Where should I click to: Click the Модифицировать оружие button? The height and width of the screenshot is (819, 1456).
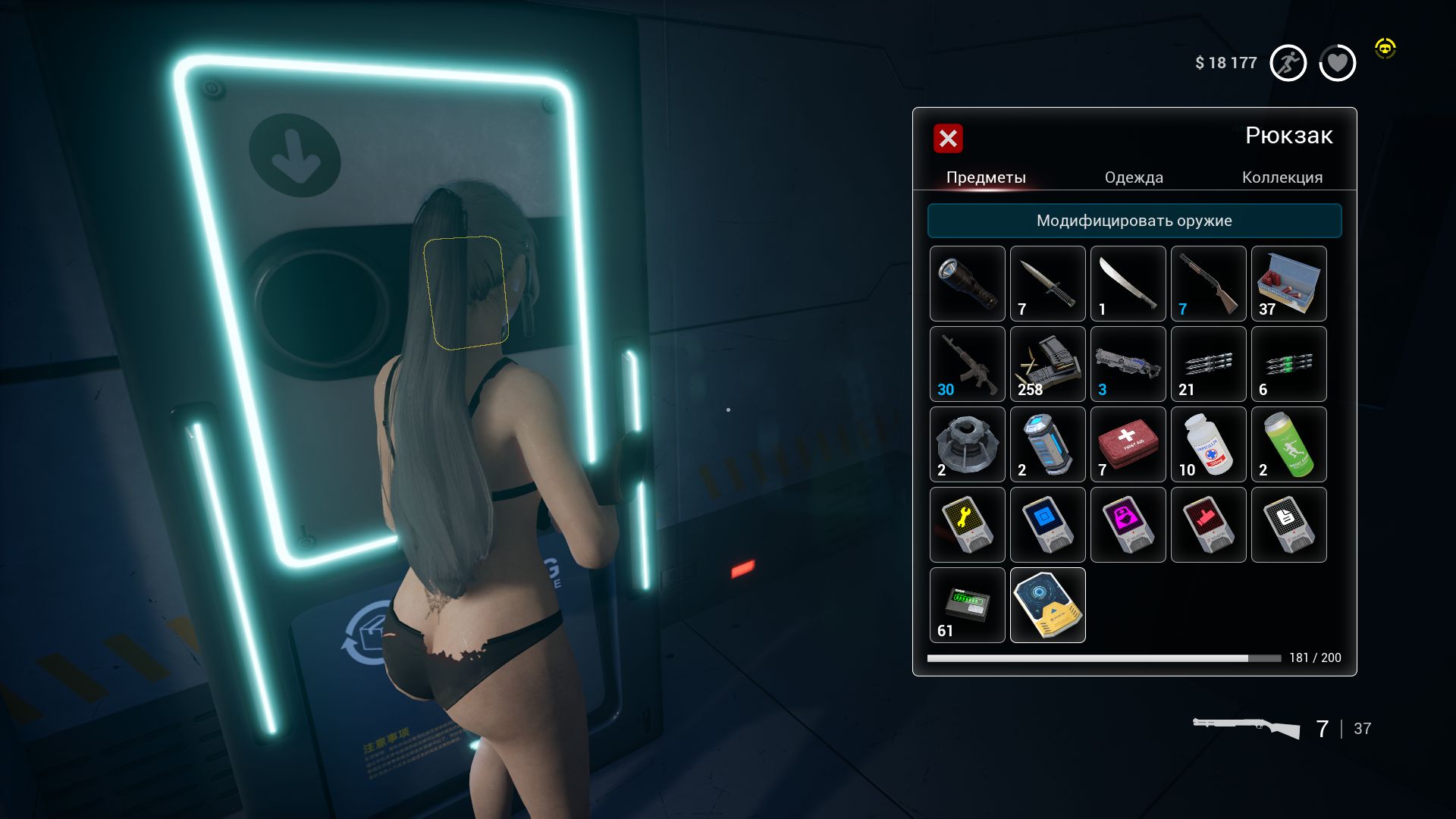[x=1134, y=221]
